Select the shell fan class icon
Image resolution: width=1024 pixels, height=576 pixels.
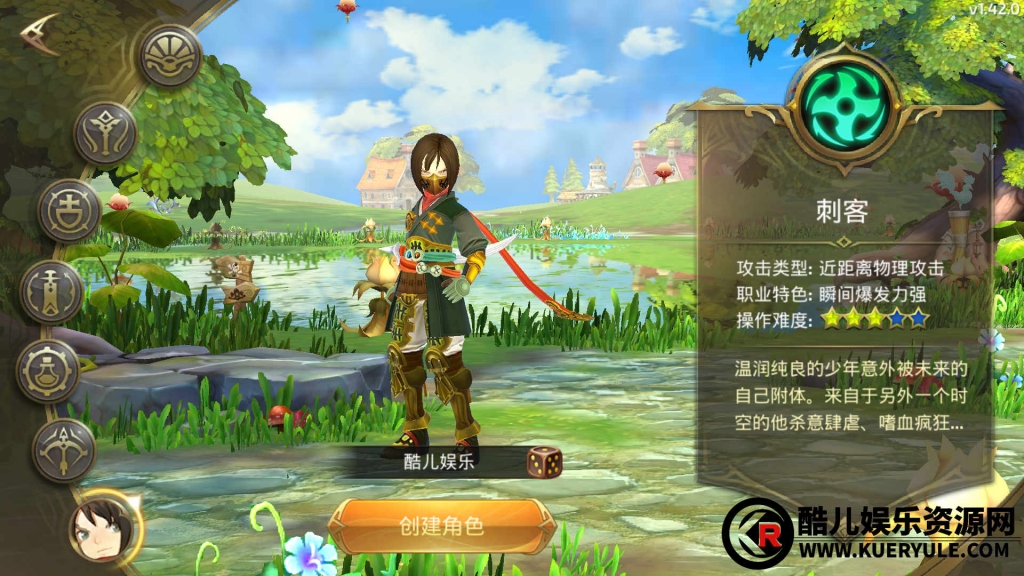pyautogui.click(x=170, y=55)
